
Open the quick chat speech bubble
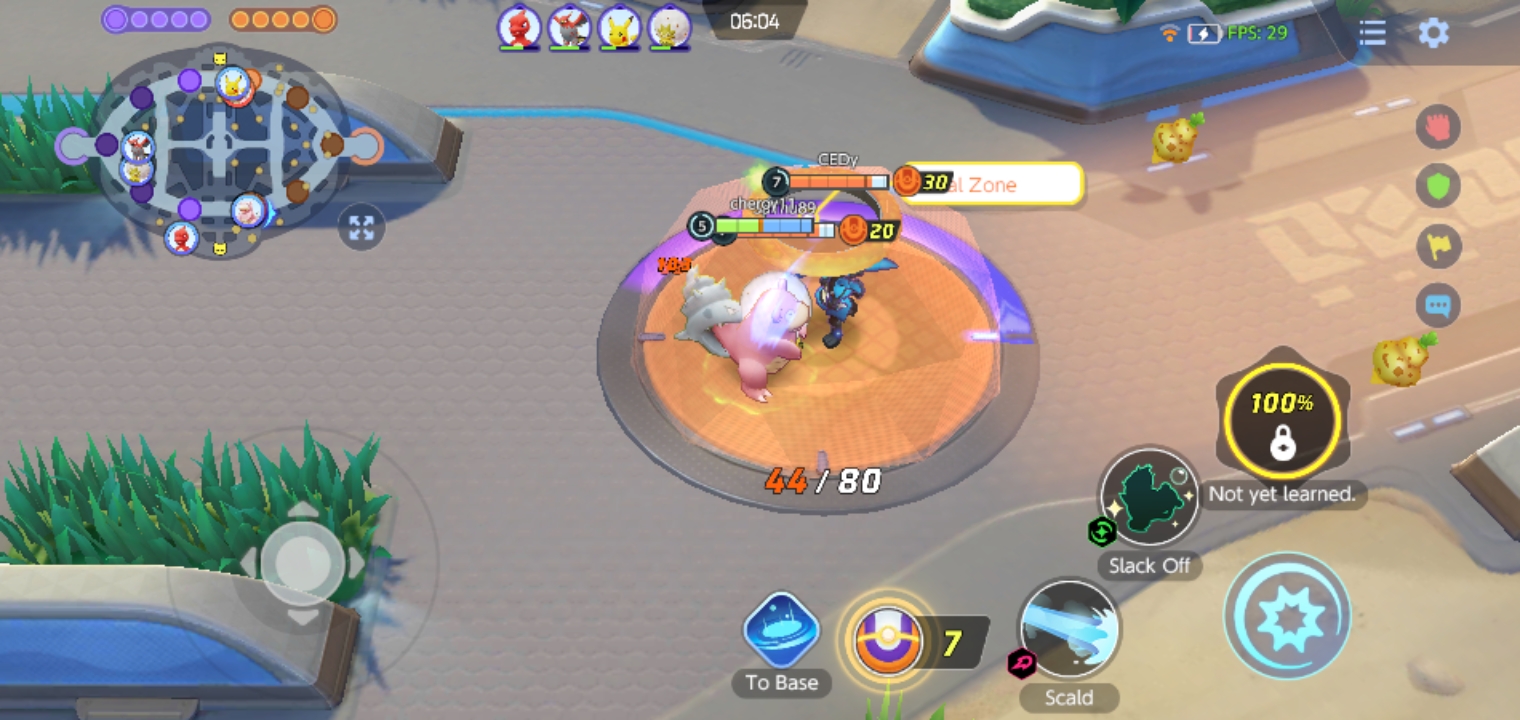1438,305
